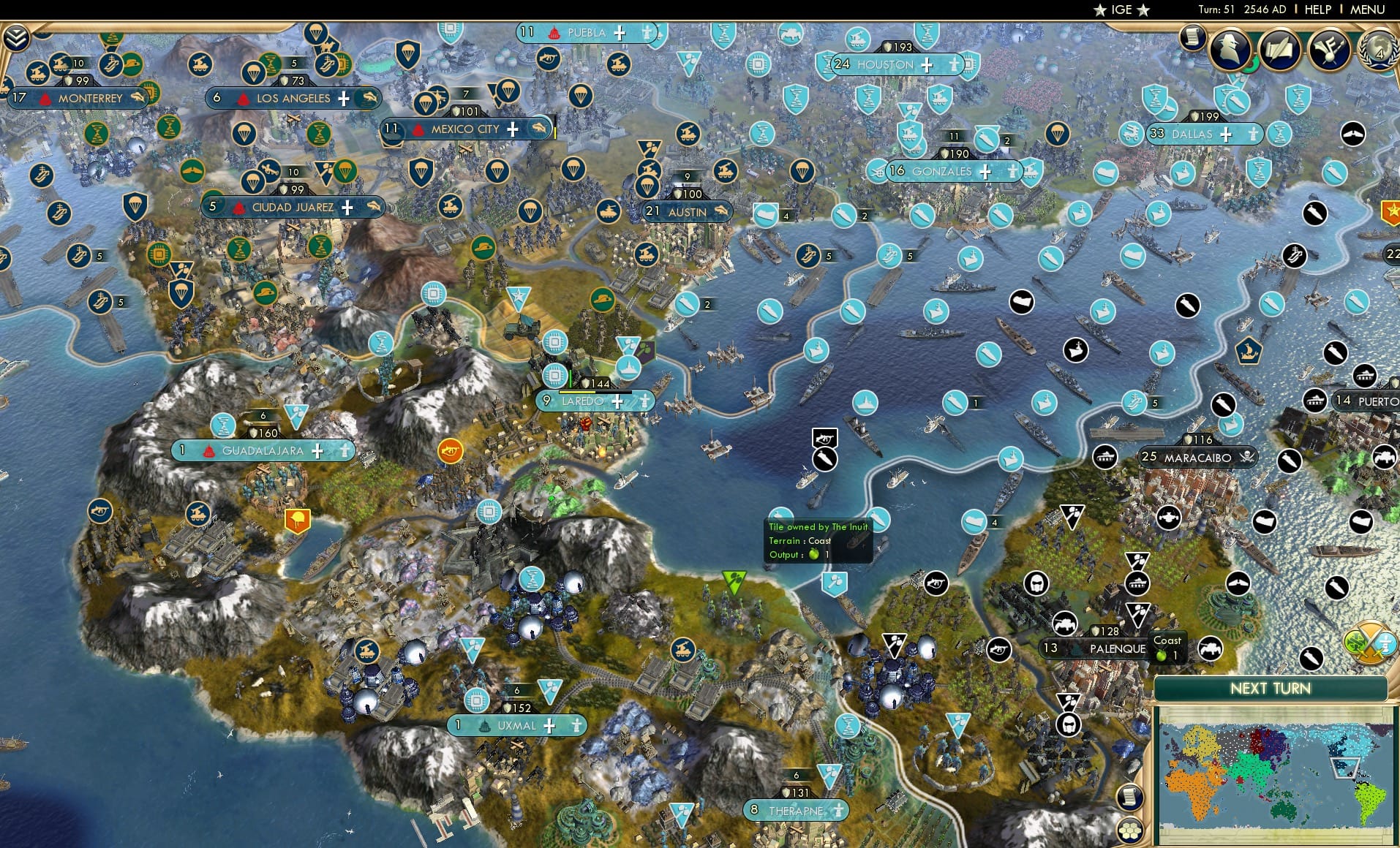Open HELP from the top bar
This screenshot has width=1400, height=848.
click(x=1318, y=10)
